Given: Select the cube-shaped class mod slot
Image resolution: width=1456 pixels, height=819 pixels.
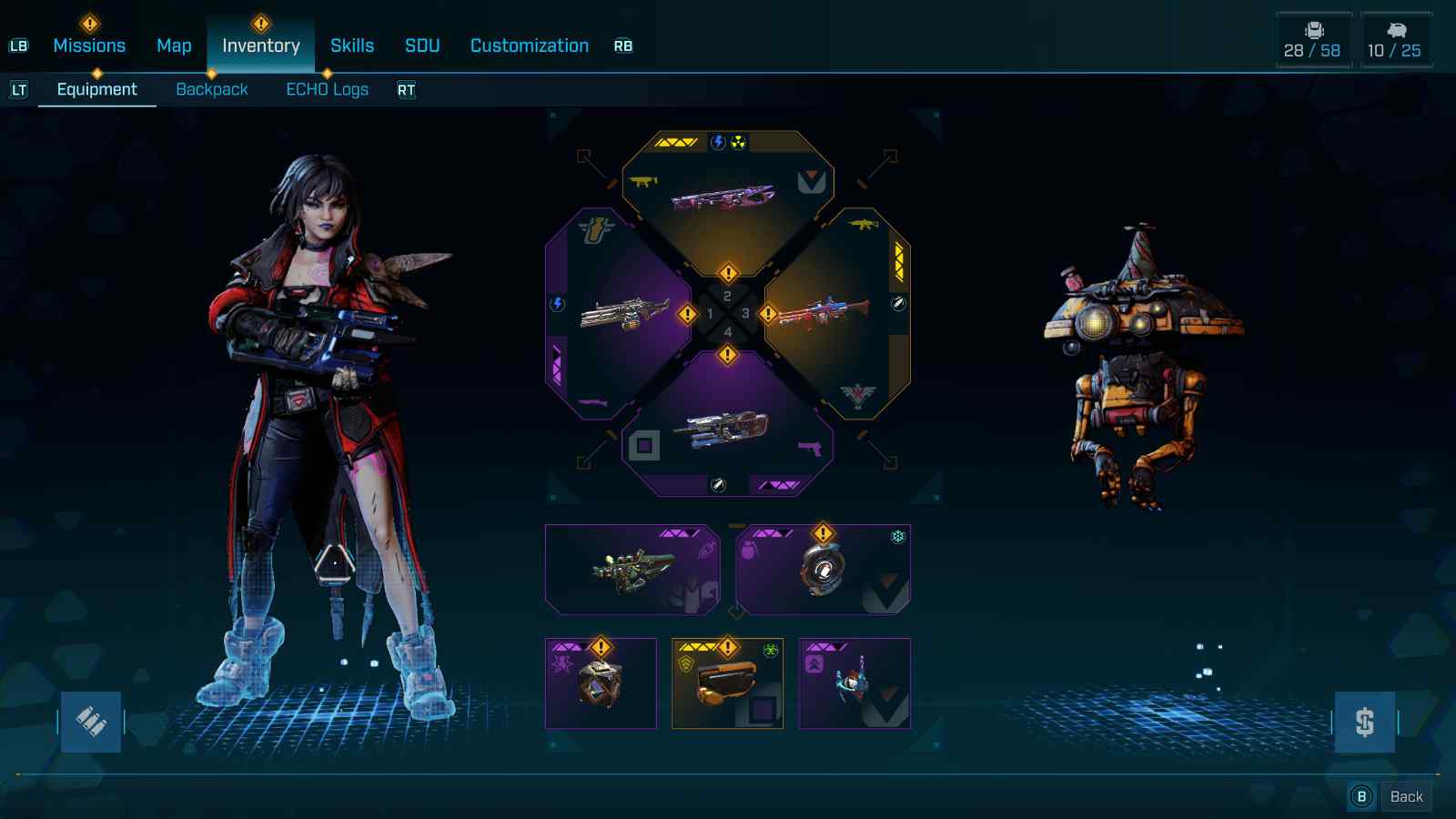Looking at the screenshot, I should (x=601, y=683).
